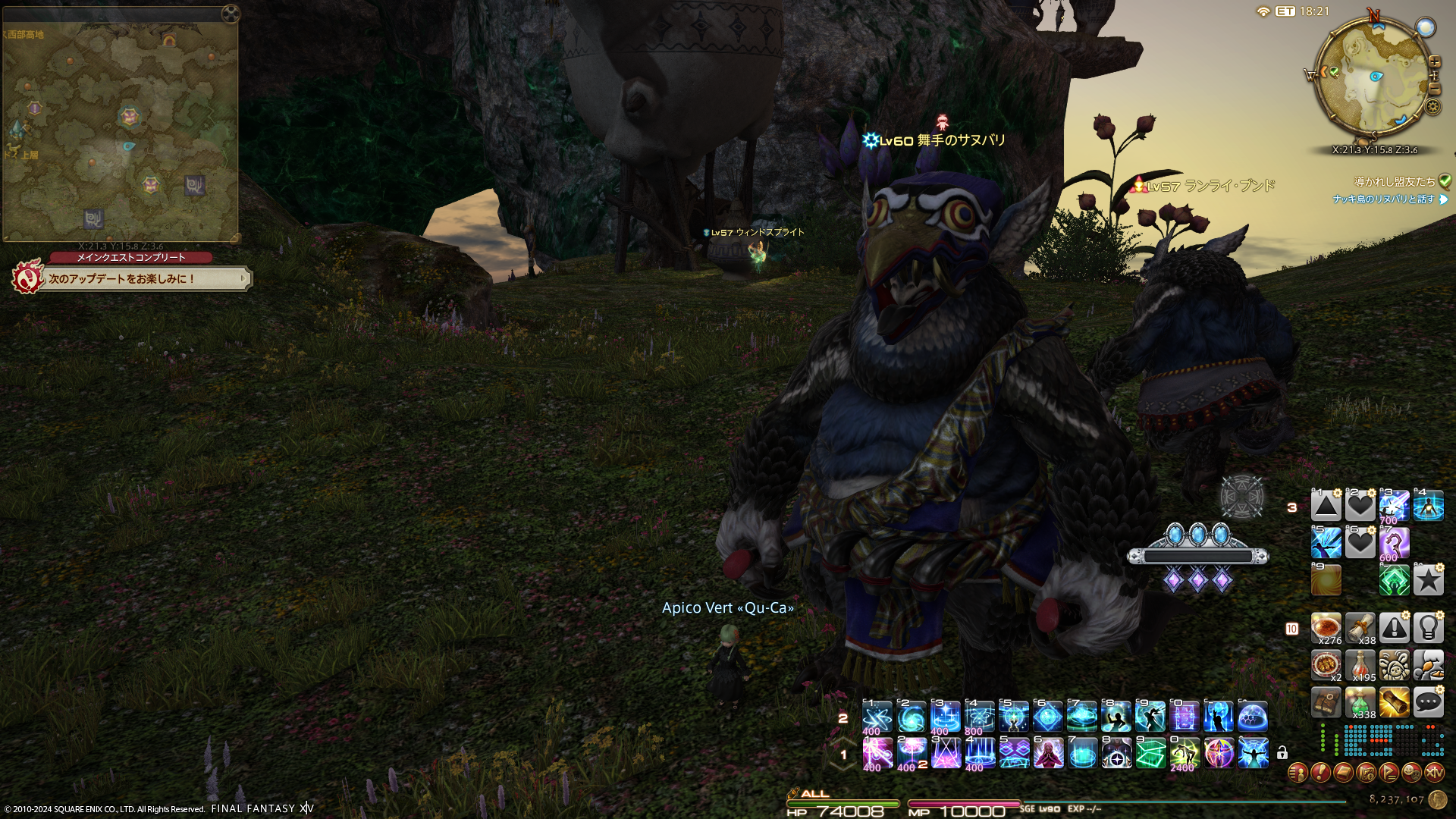The height and width of the screenshot is (819, 1456).
Task: Use the purple staff ability costing 600
Action: [1394, 543]
